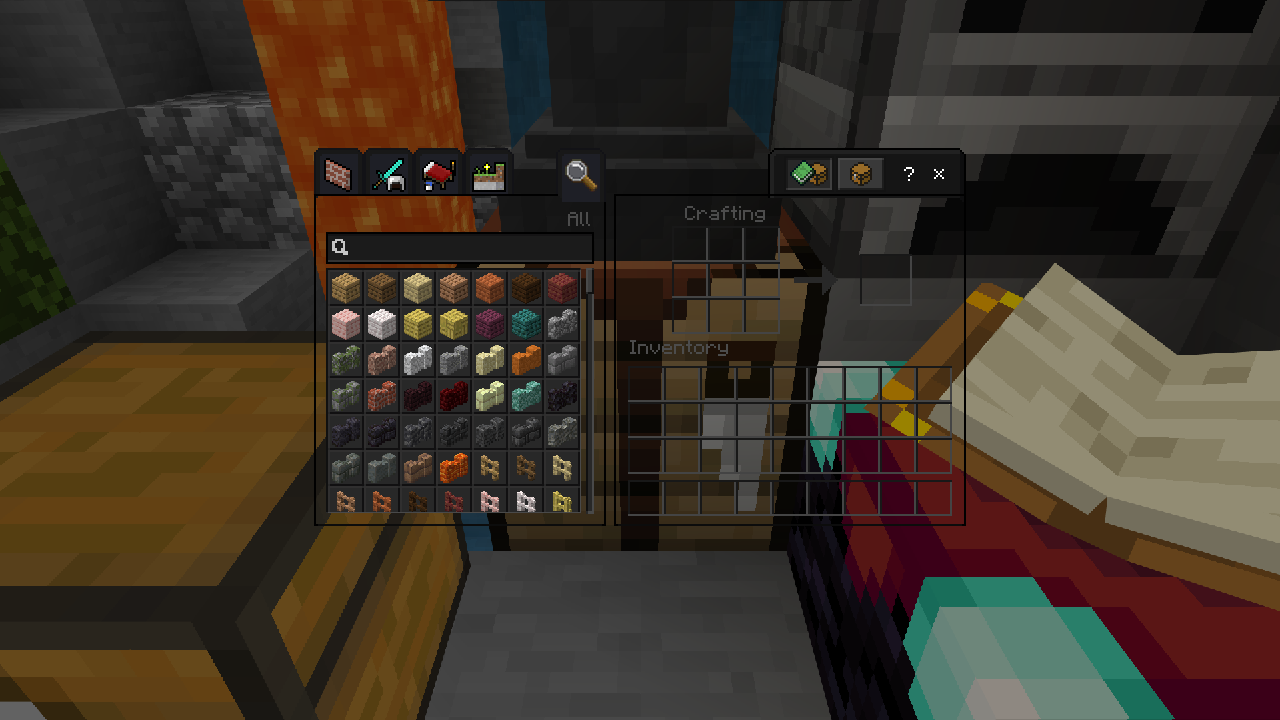Pick the orange red sandstone wall
Viewport: 1280px width, 720px height.
point(526,360)
